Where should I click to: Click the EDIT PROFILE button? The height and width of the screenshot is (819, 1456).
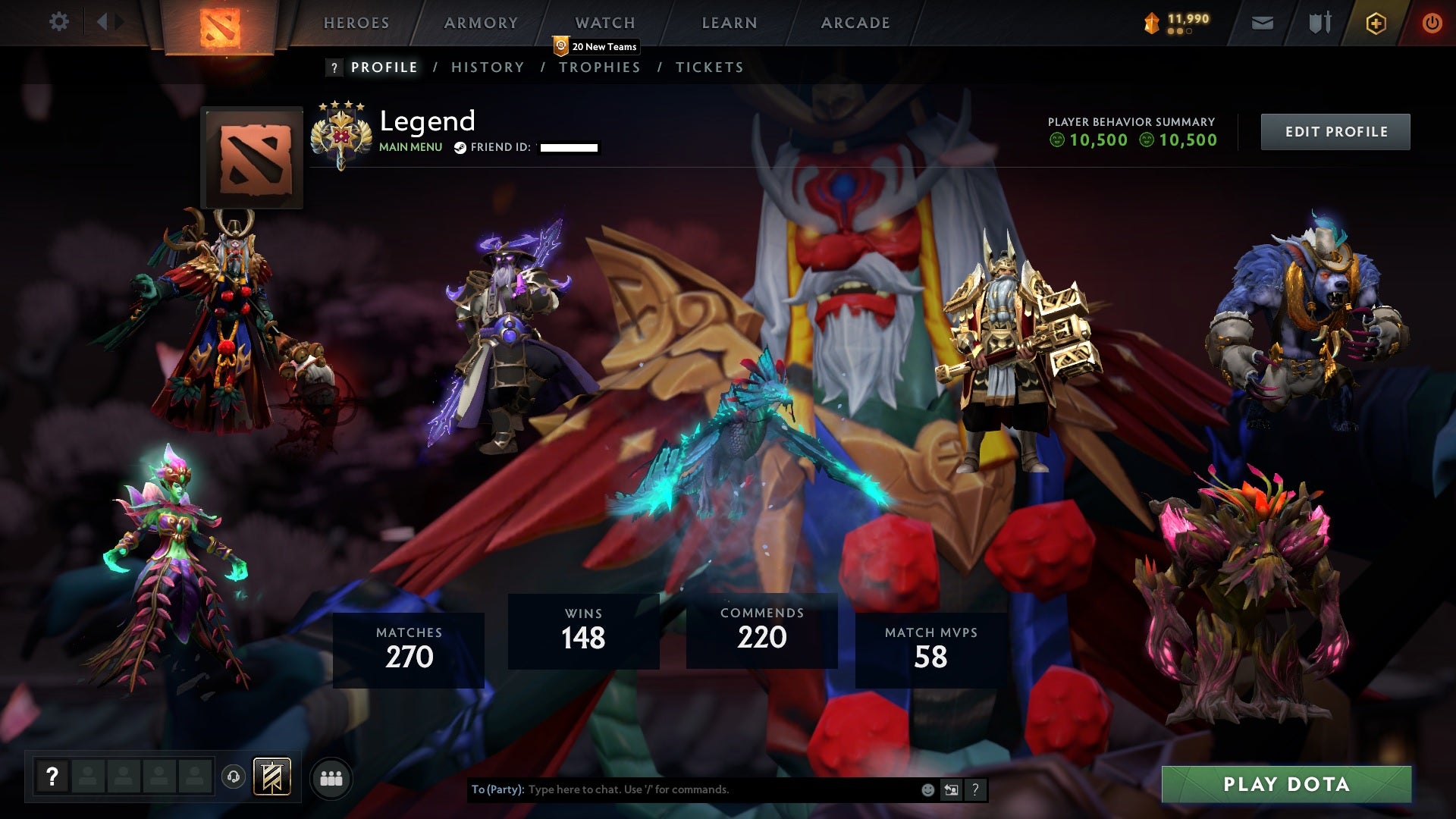pos(1335,131)
